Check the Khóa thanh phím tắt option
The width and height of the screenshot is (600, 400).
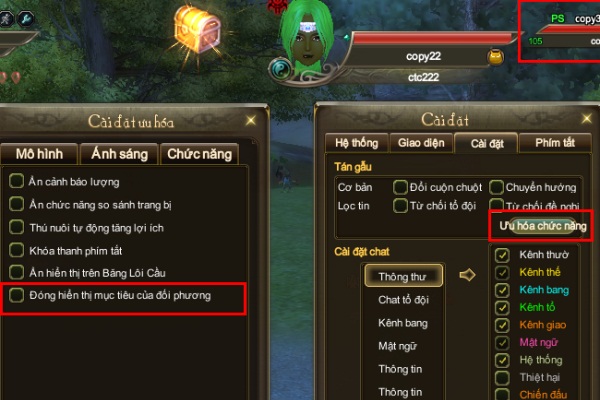point(16,250)
